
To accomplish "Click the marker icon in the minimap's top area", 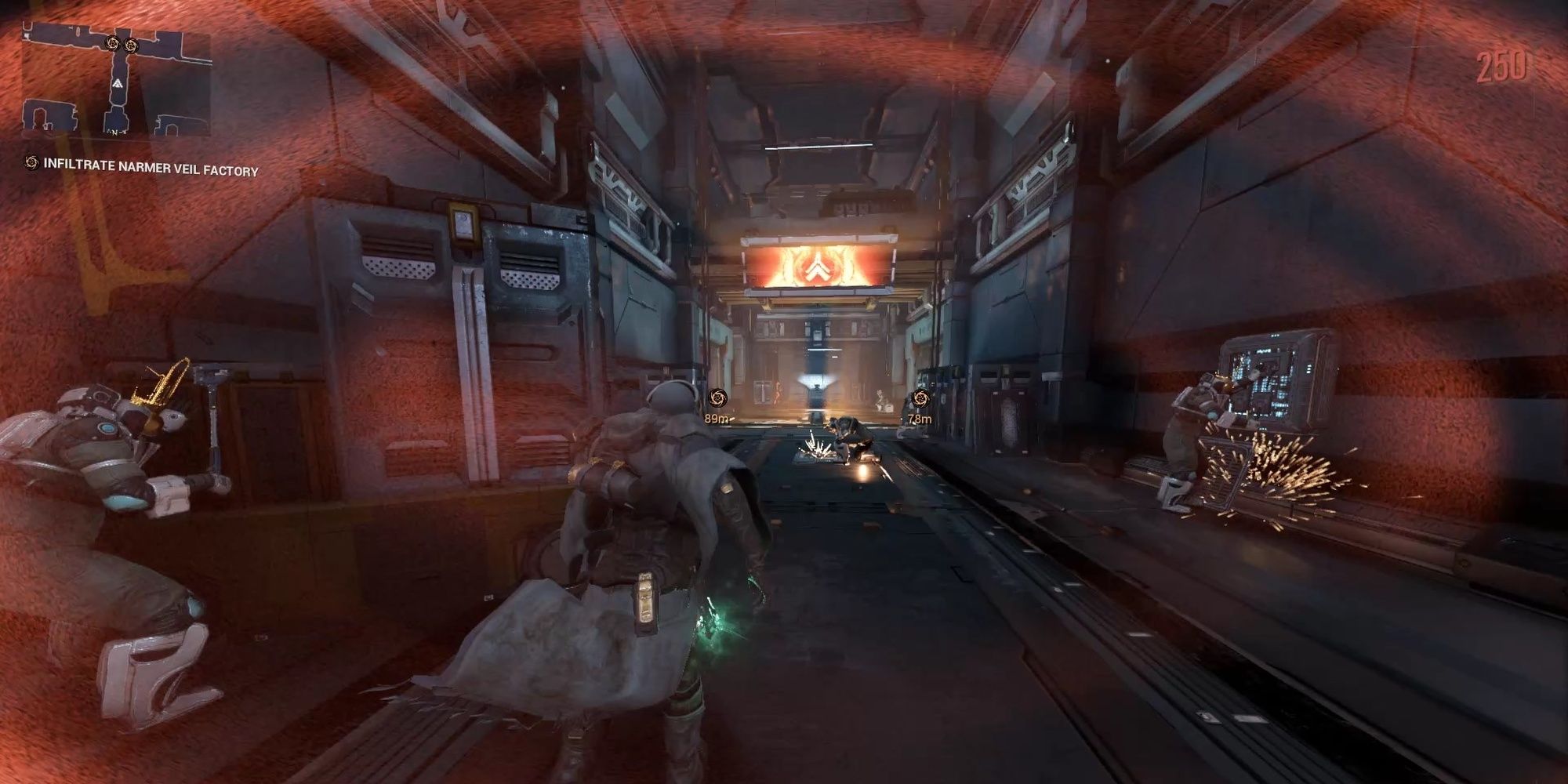I will [x=112, y=43].
